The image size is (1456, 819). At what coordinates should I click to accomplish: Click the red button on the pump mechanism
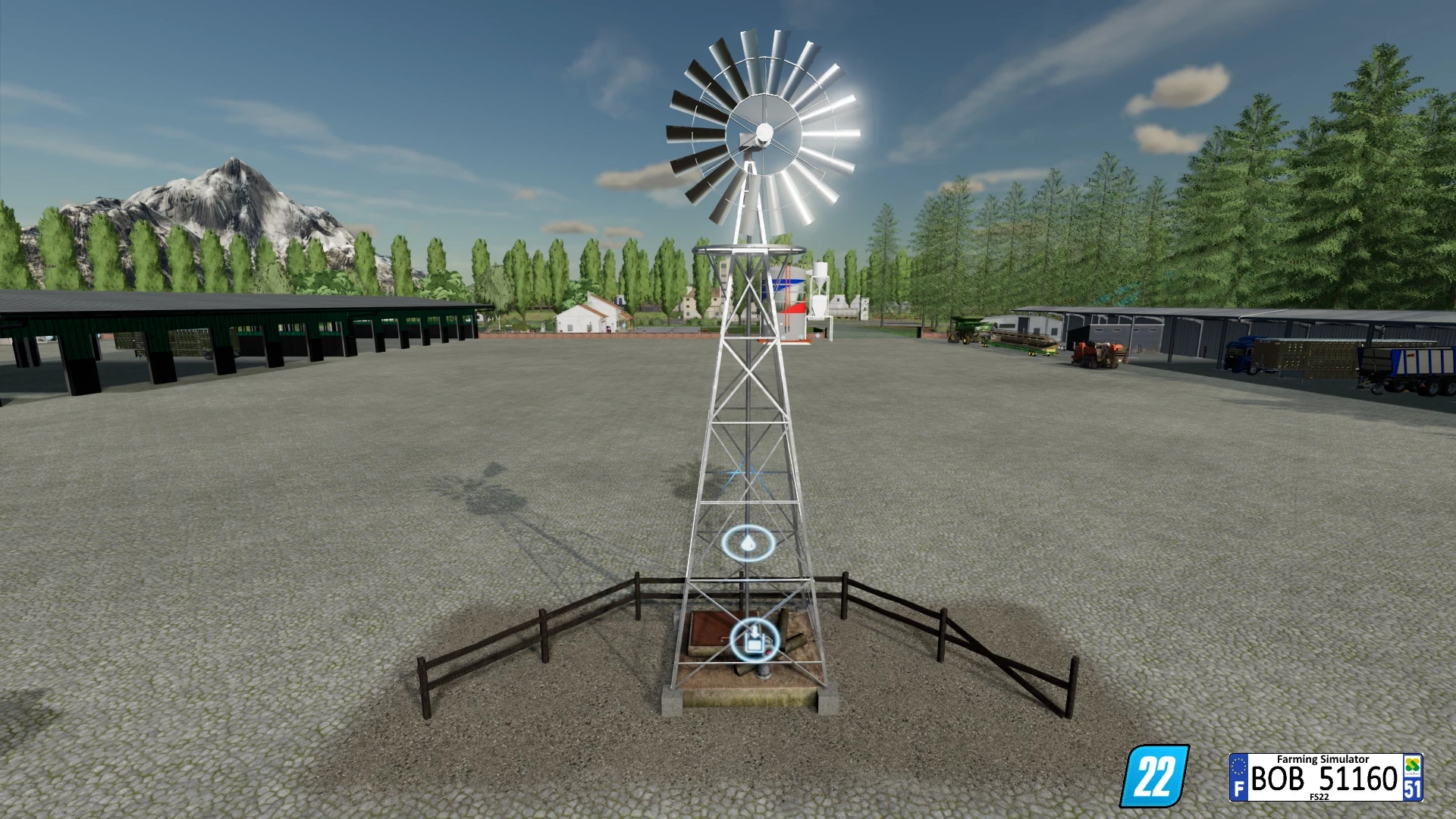[x=768, y=653]
